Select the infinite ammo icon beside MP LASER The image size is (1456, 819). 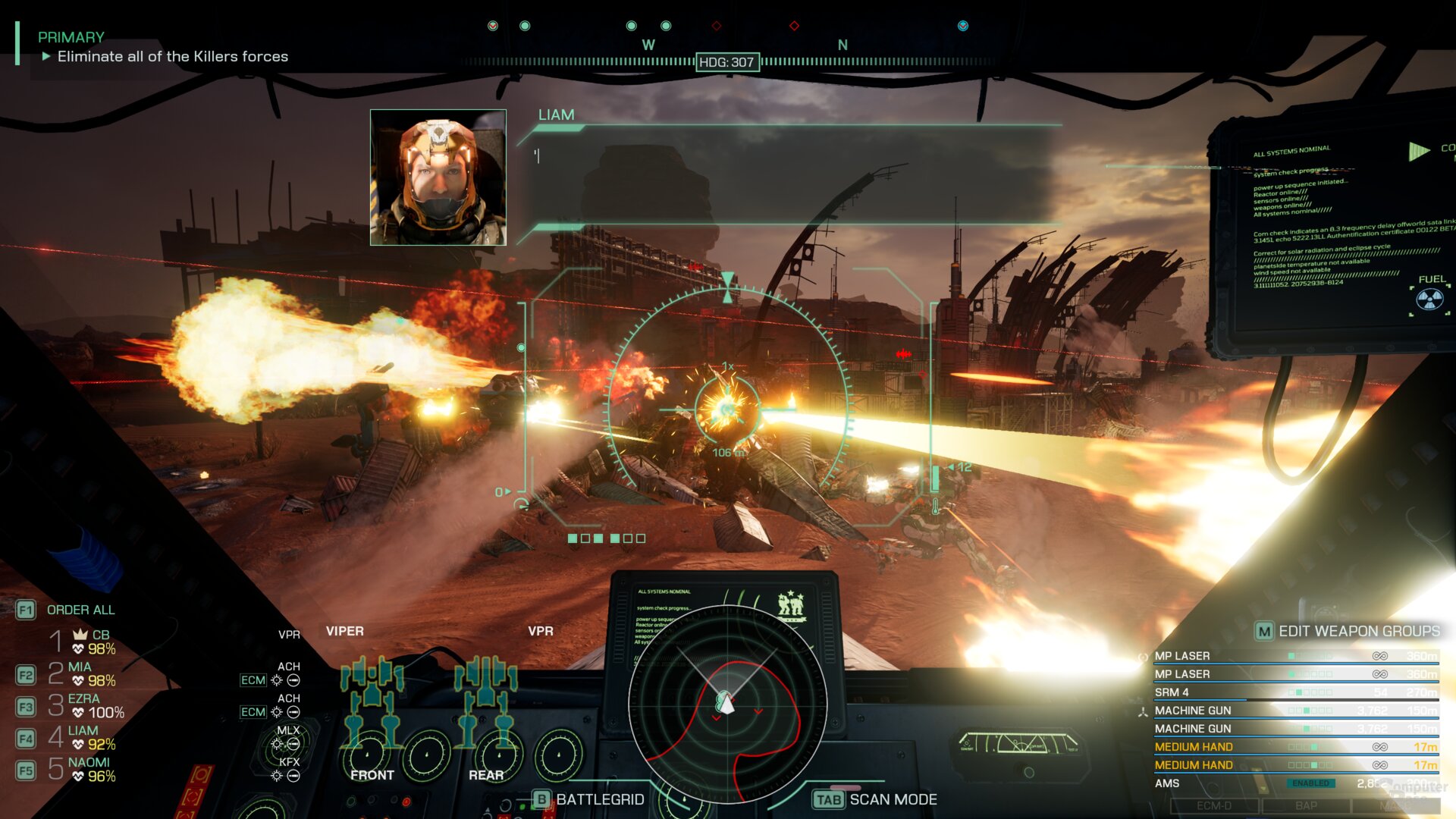coord(1379,656)
